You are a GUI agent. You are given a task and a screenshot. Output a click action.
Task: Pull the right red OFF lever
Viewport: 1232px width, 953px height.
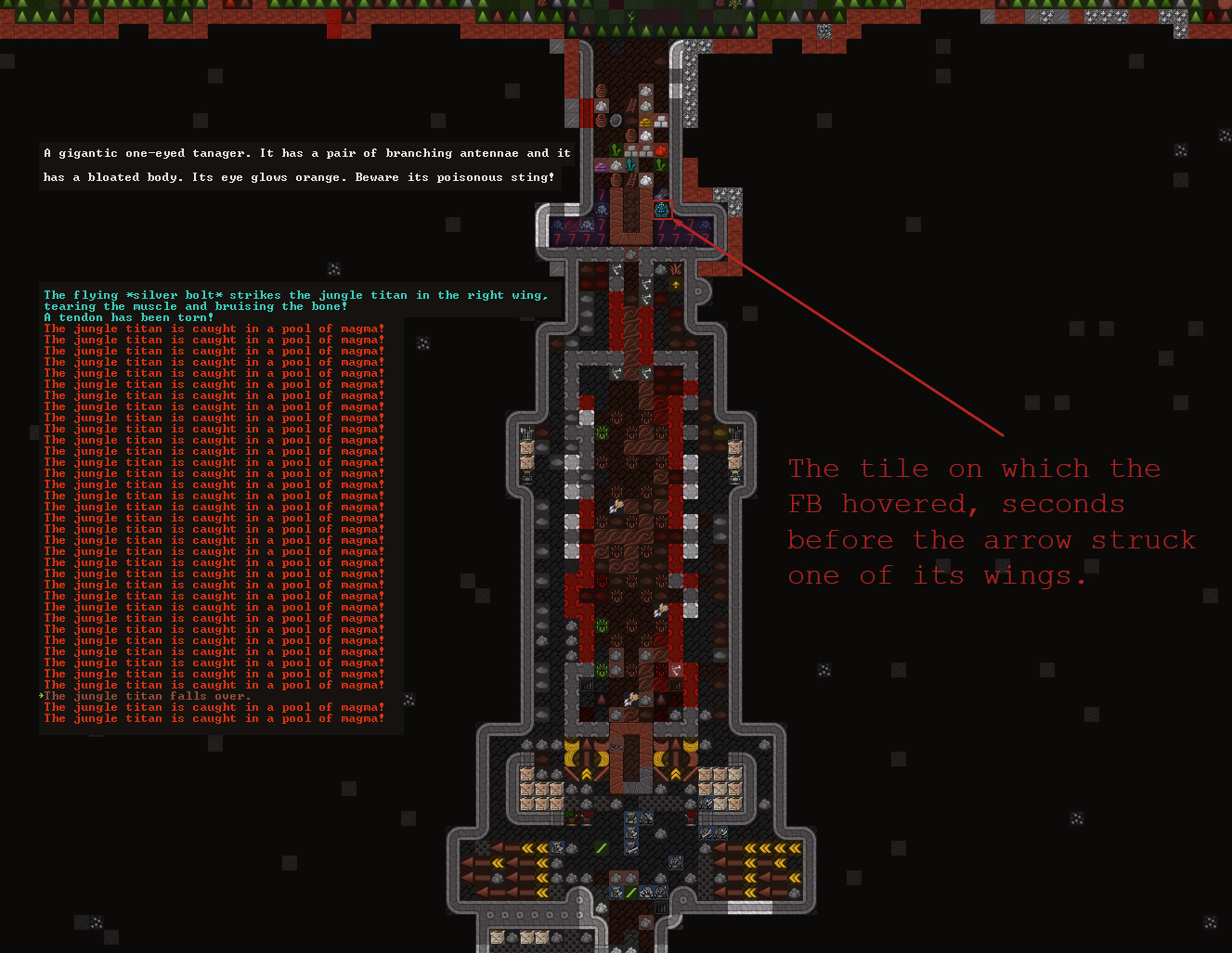pyautogui.click(x=691, y=818)
